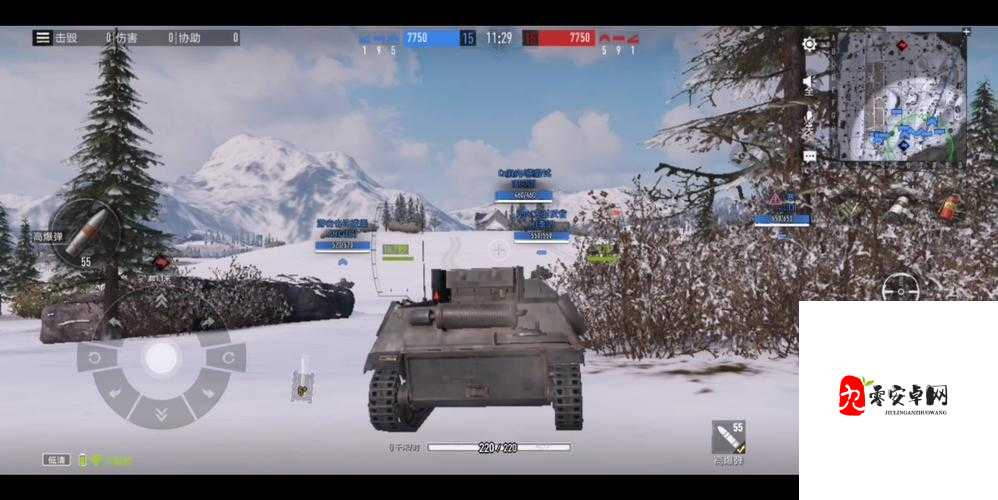The width and height of the screenshot is (998, 500).
Task: Tap the right rotate arrow on the wheel
Action: coord(227,357)
